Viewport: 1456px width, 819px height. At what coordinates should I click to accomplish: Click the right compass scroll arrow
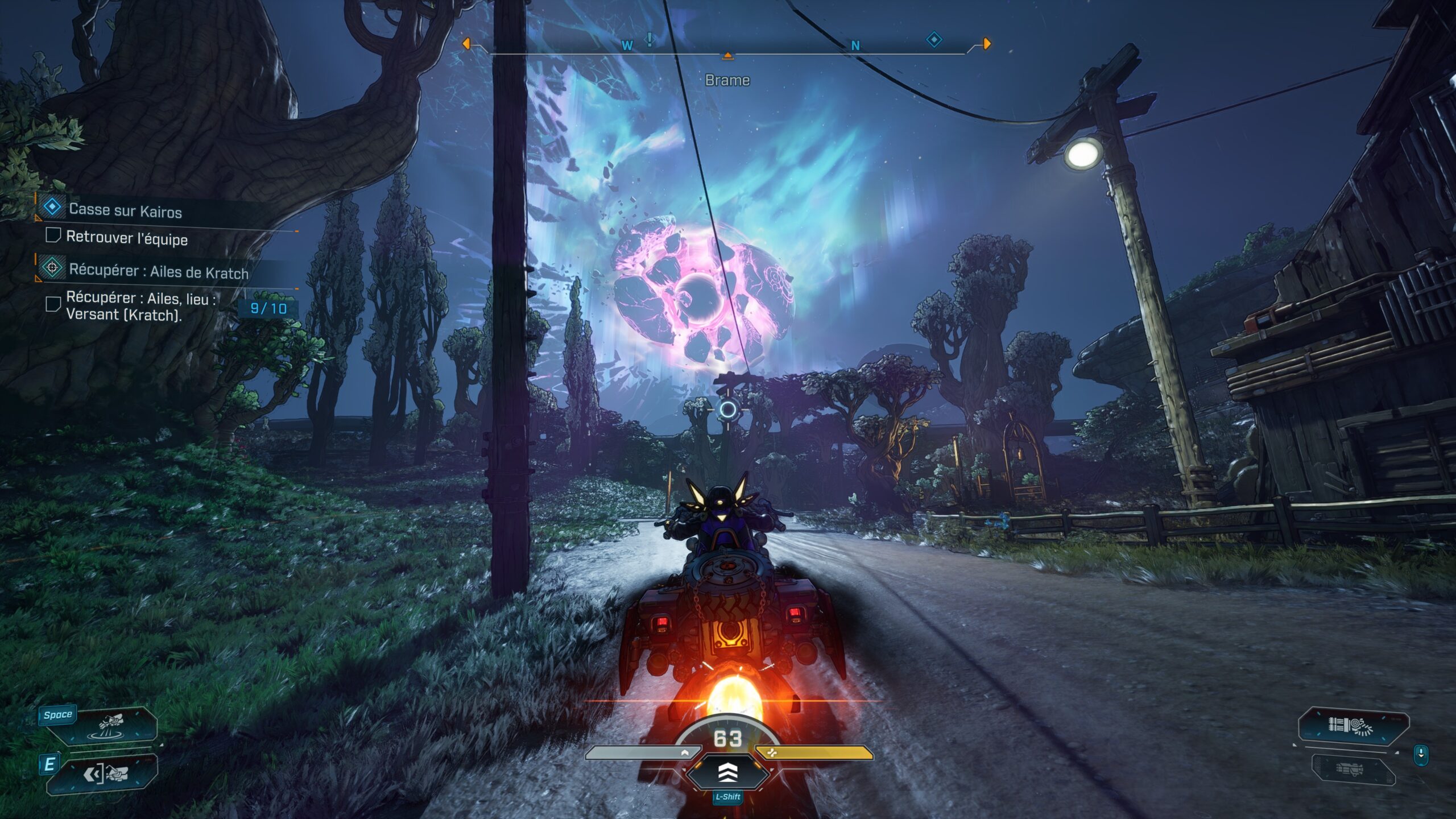point(987,43)
